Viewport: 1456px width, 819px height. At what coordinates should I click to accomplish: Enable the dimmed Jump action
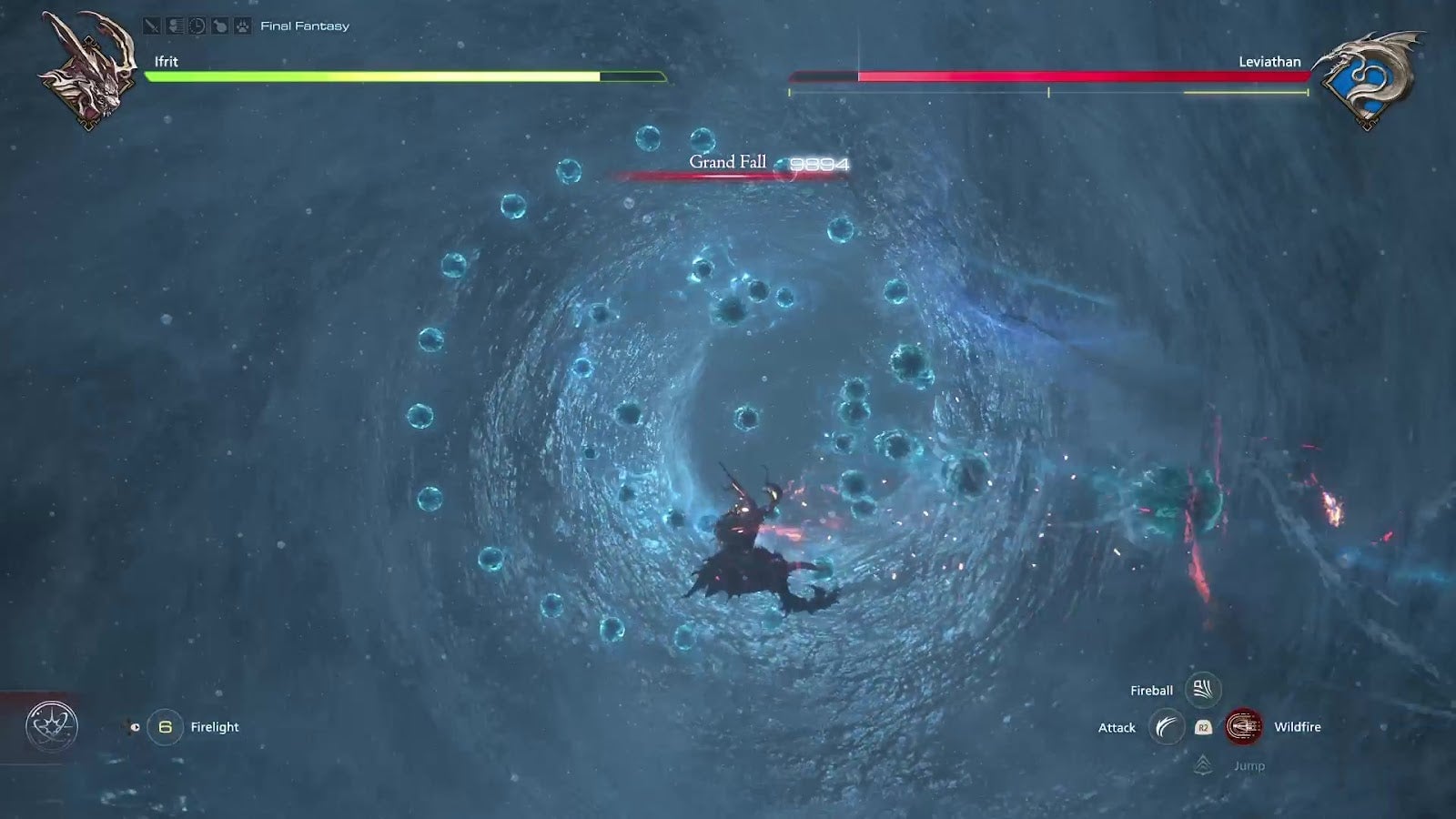(x=1249, y=766)
